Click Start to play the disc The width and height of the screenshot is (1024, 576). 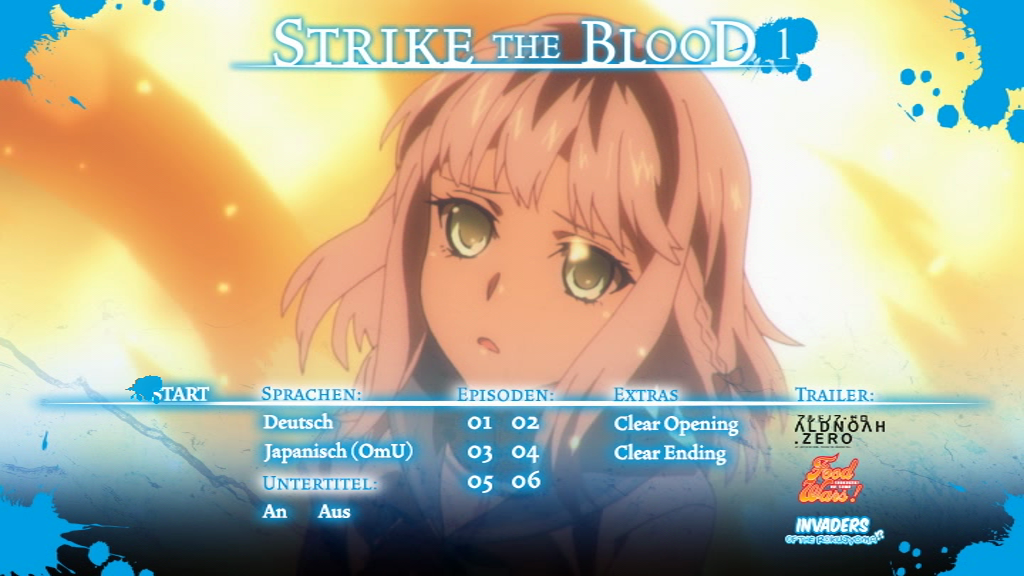click(180, 394)
